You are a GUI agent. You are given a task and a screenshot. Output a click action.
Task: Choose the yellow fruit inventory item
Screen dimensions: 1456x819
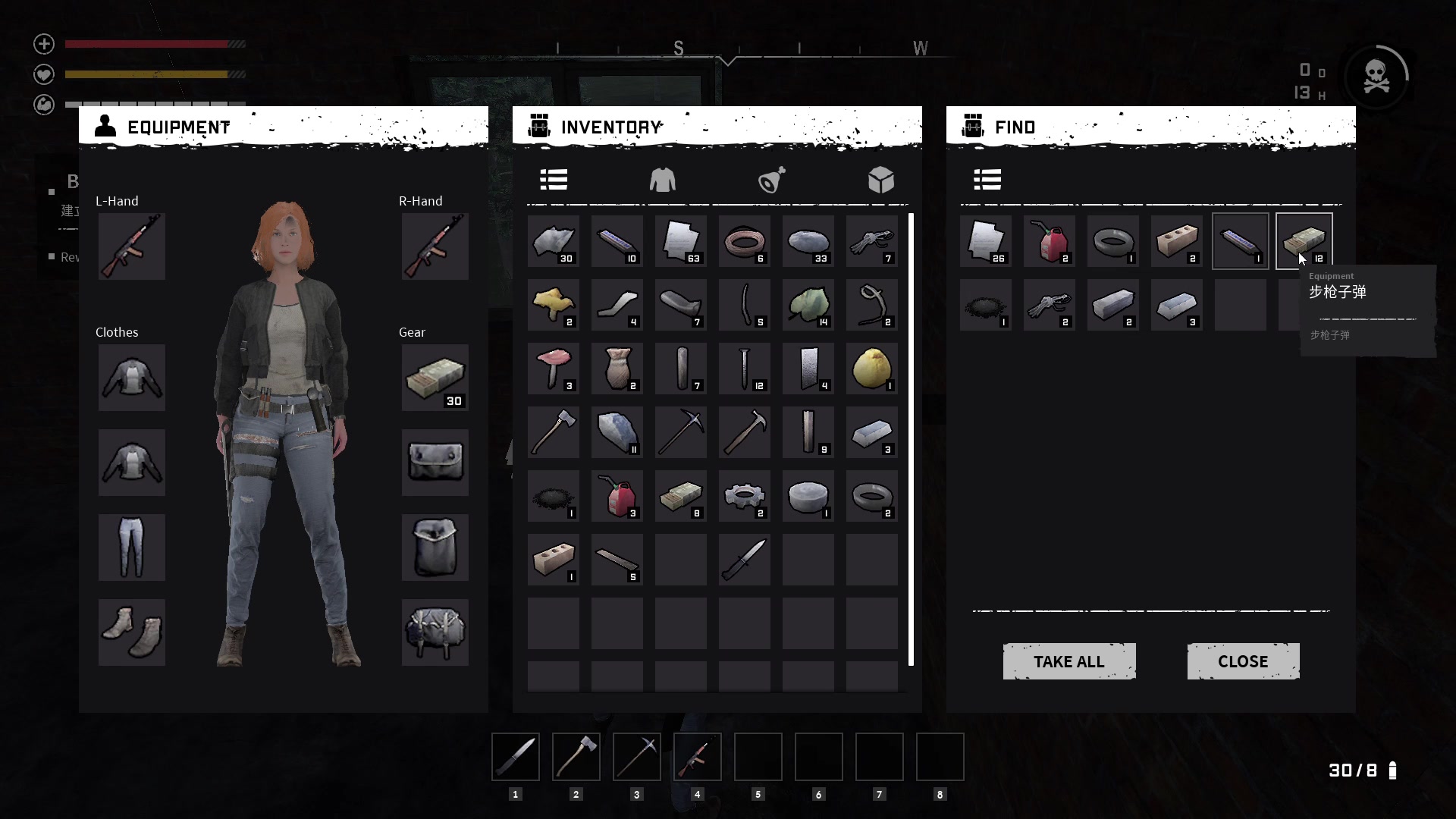point(871,369)
